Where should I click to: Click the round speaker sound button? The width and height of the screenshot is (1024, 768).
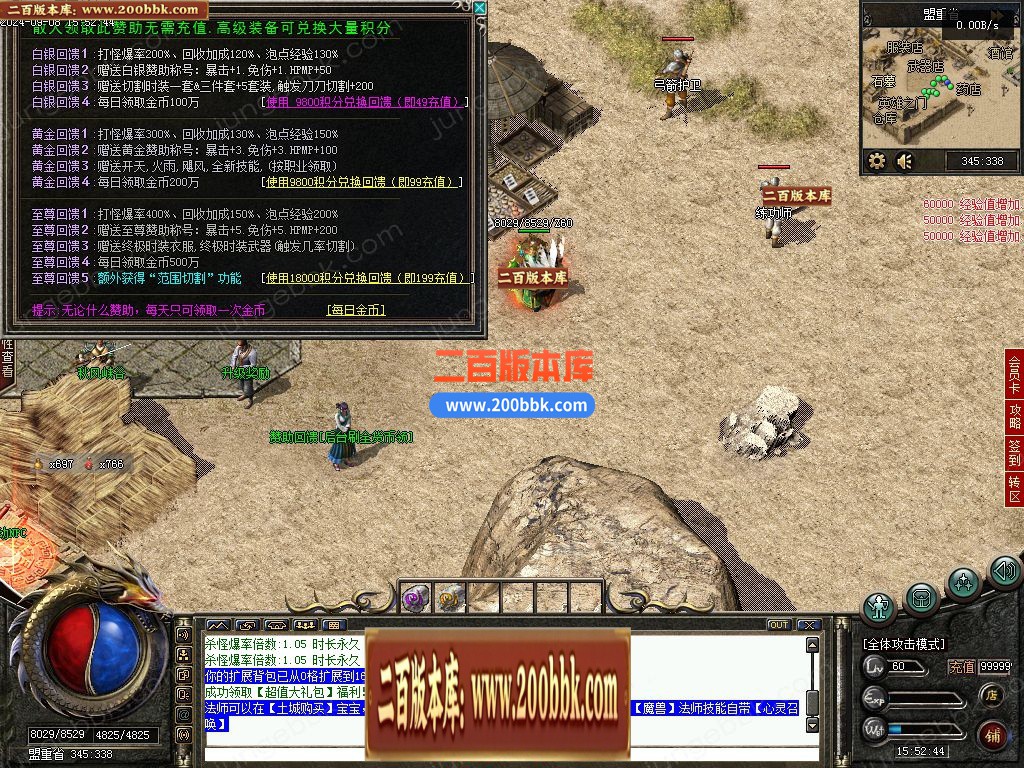coord(1004,572)
